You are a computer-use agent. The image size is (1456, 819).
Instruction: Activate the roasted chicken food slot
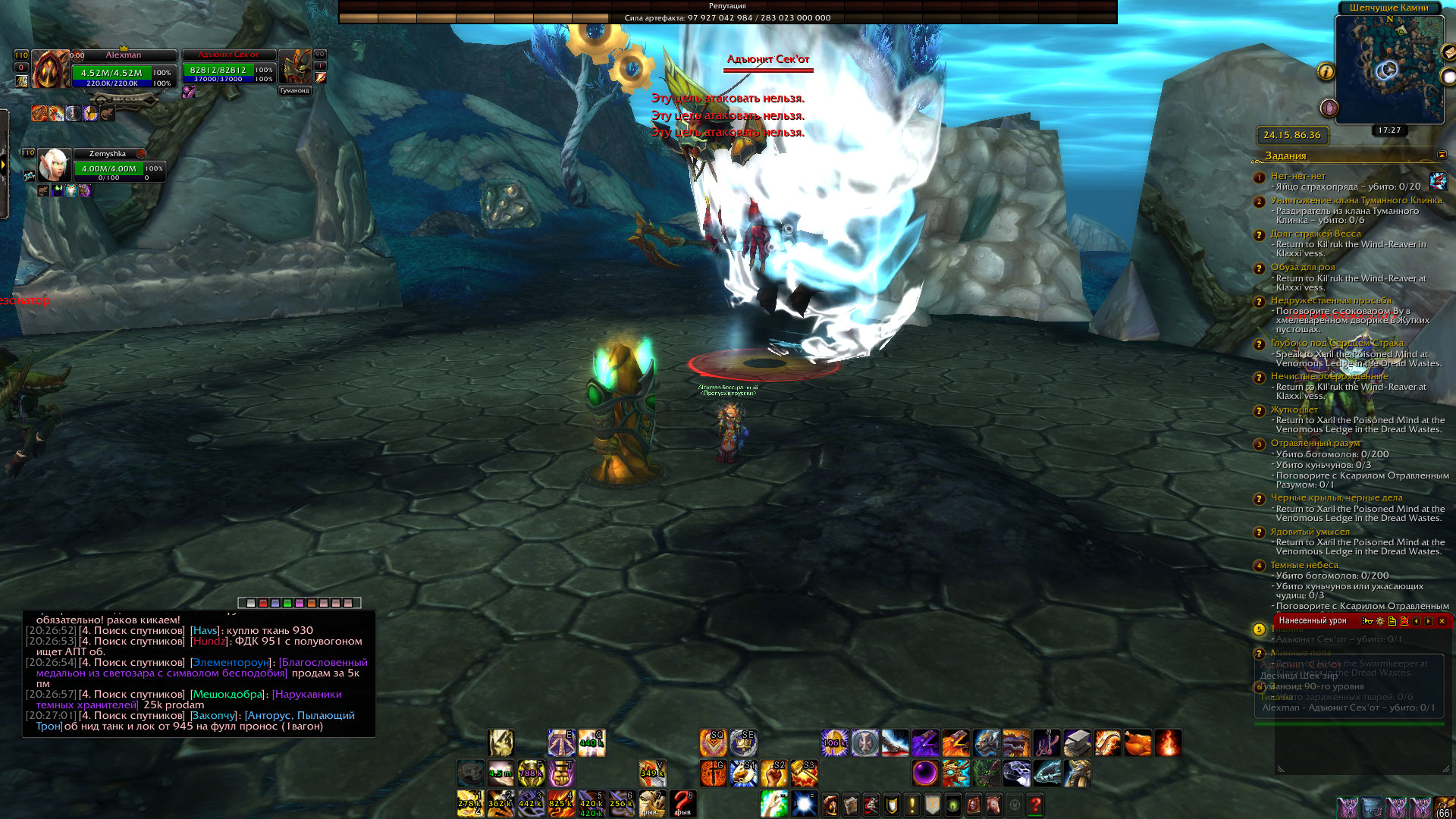coord(1137,743)
